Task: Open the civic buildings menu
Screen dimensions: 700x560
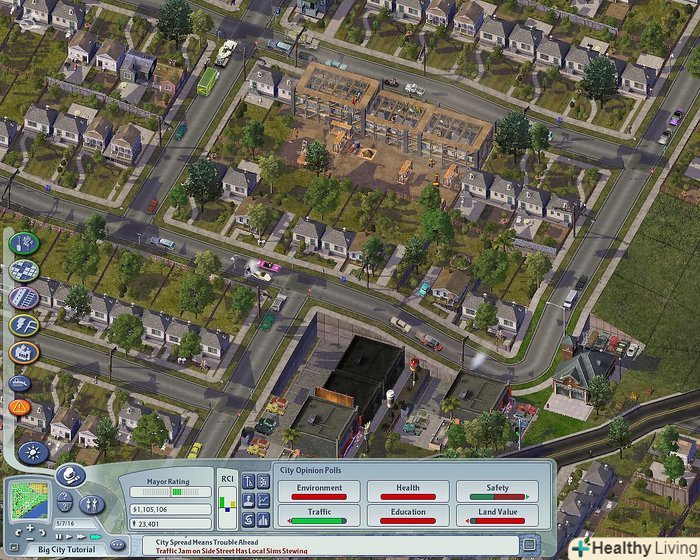Action: 24,352
